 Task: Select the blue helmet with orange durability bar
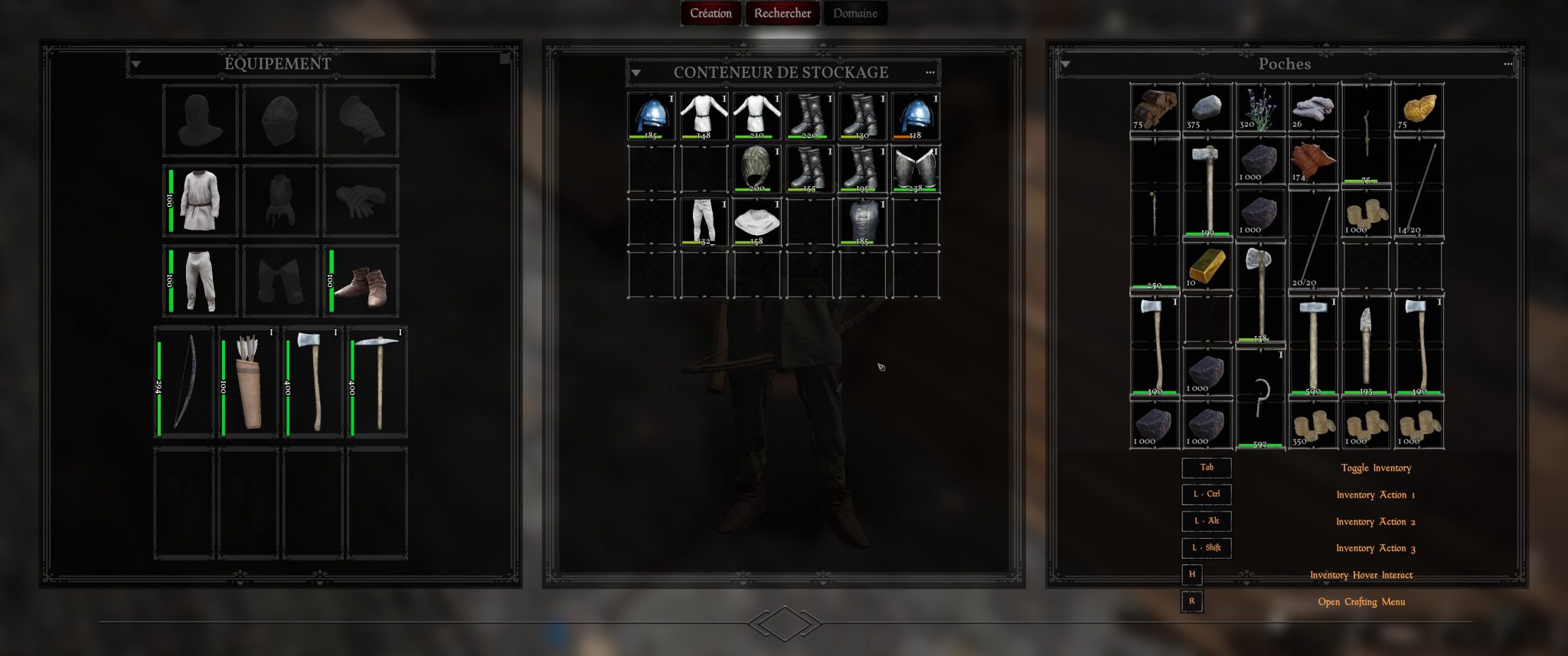pyautogui.click(x=915, y=116)
